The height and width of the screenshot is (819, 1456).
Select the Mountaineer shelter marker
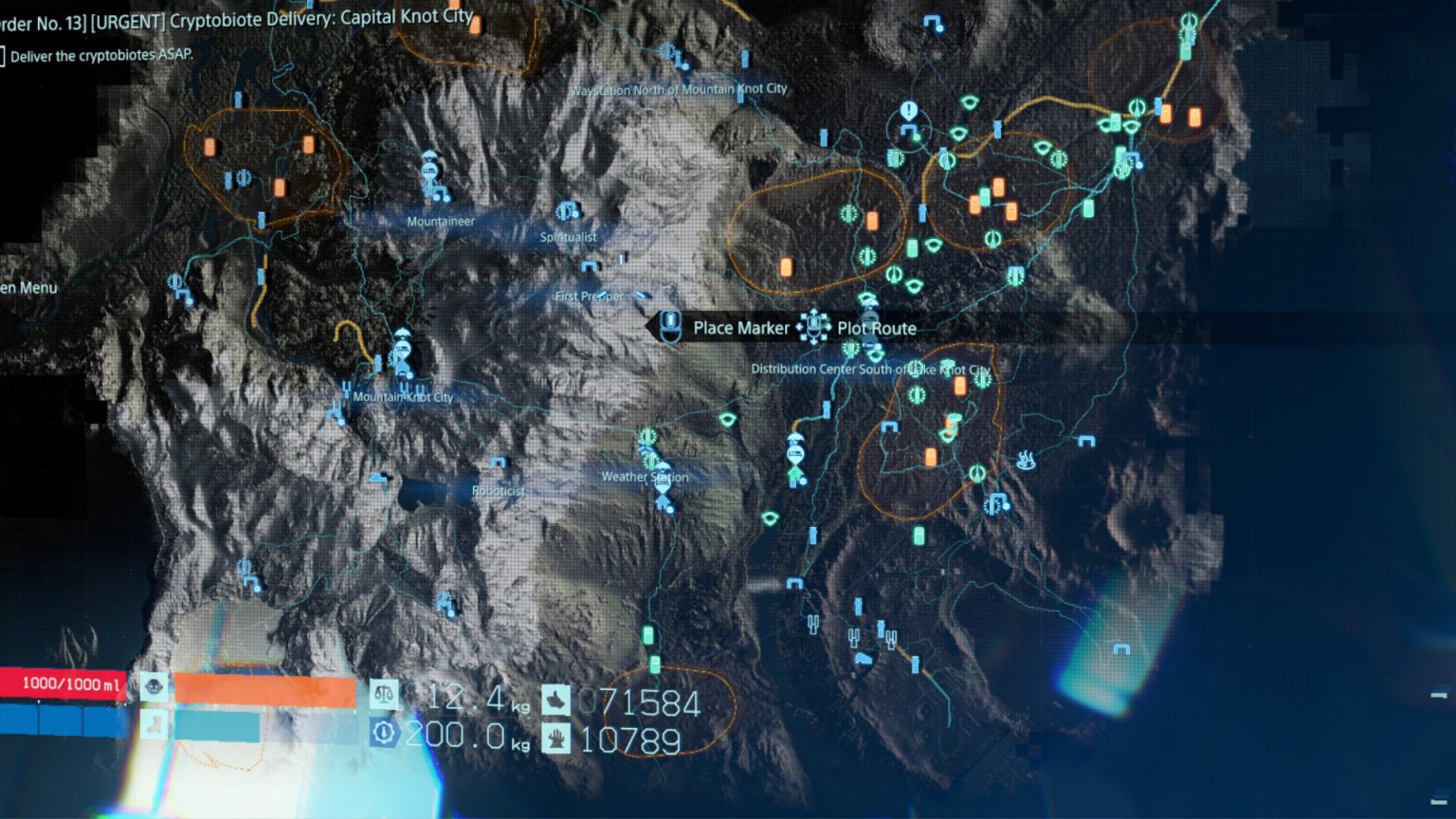[x=431, y=177]
